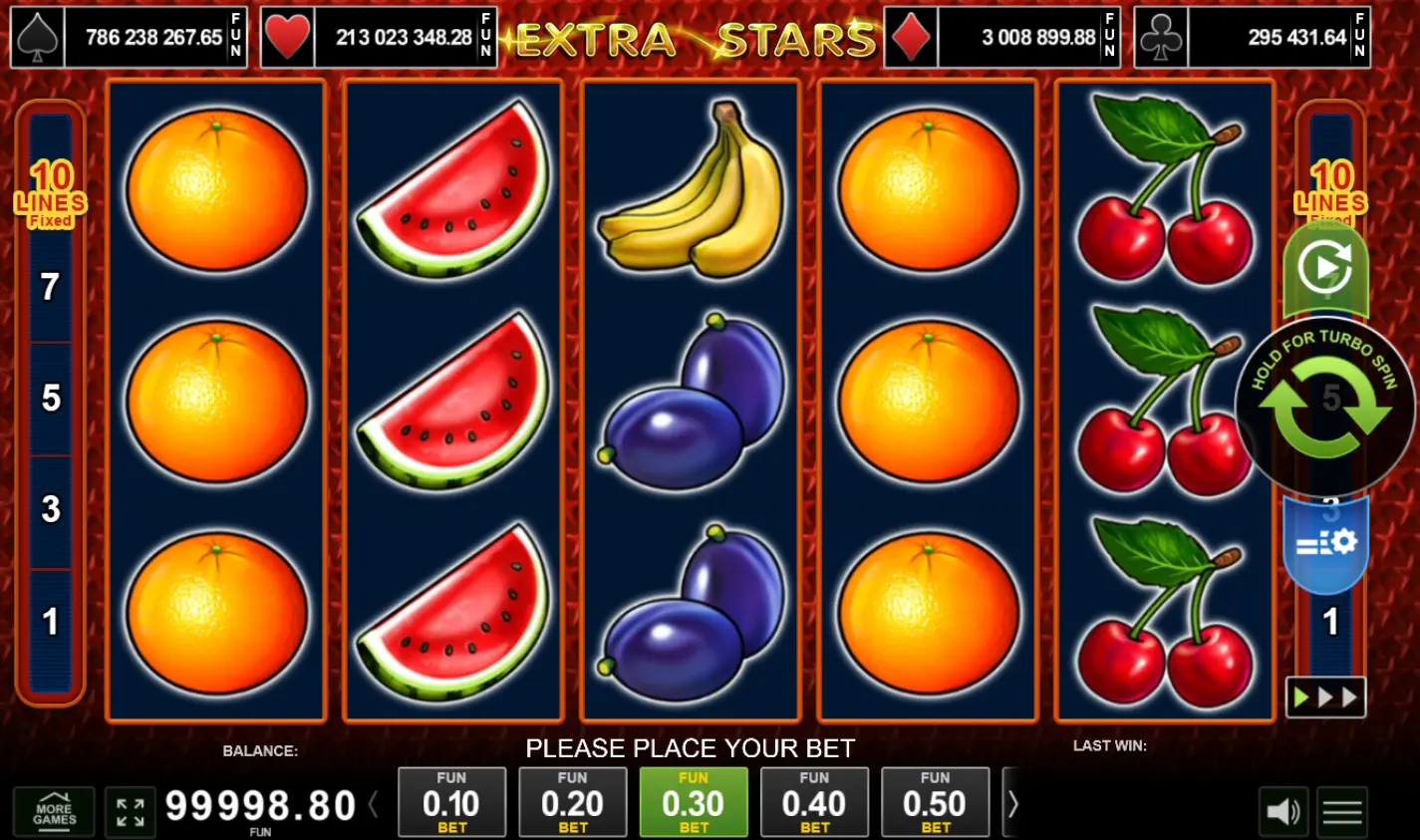The width and height of the screenshot is (1420, 840).
Task: Select the 0.50 FUN bet chip
Action: click(935, 802)
